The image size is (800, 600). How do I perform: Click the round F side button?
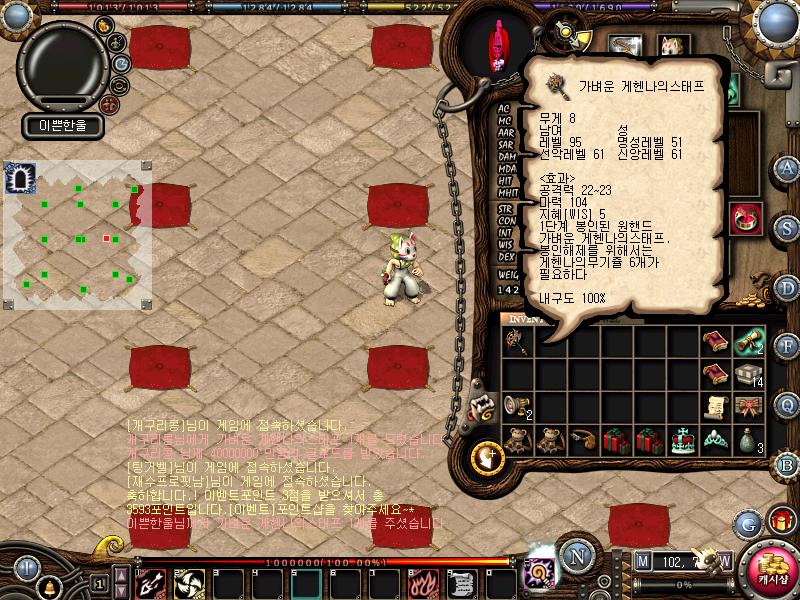pyautogui.click(x=787, y=345)
